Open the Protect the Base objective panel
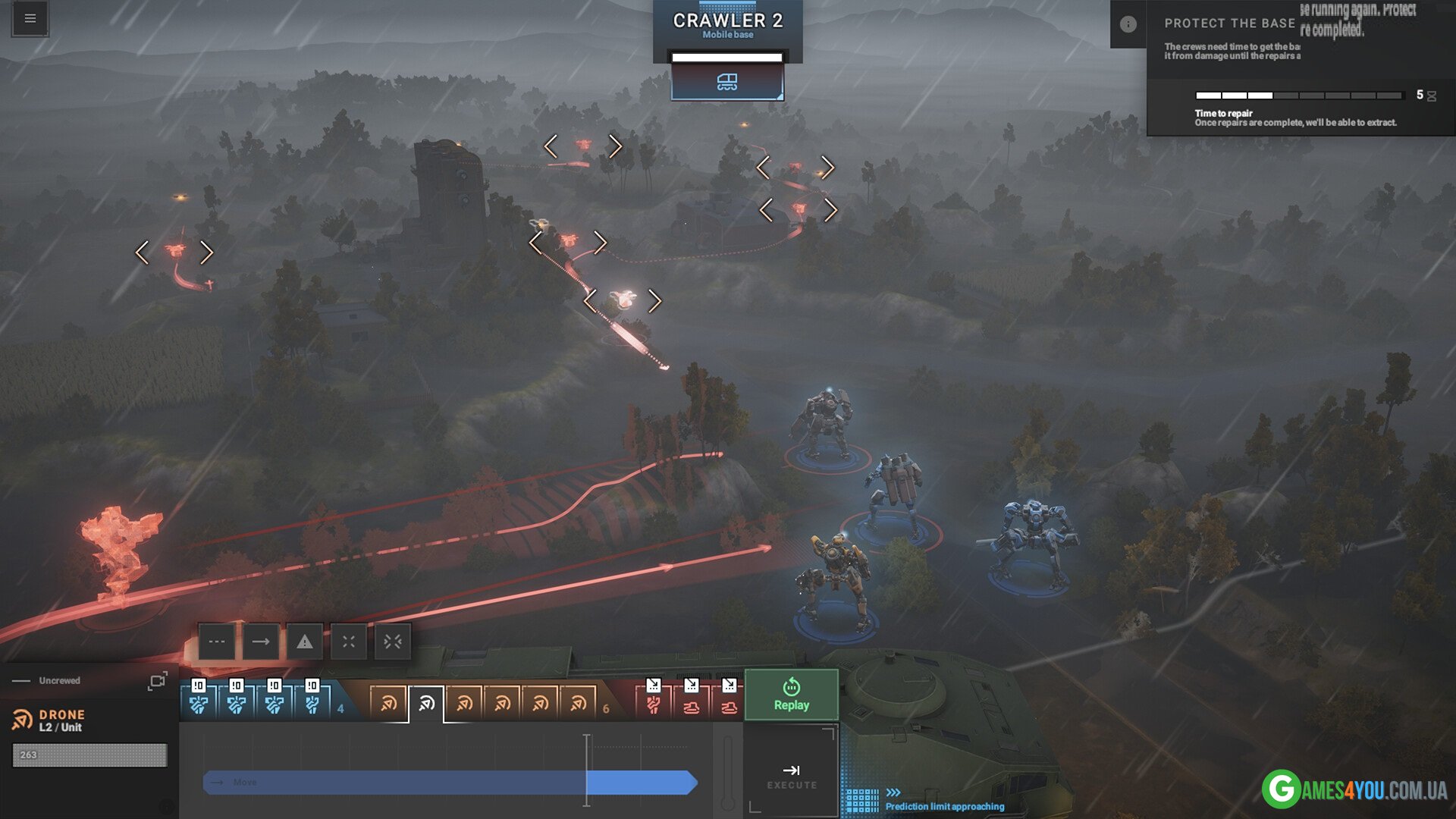The height and width of the screenshot is (819, 1456). point(1230,24)
